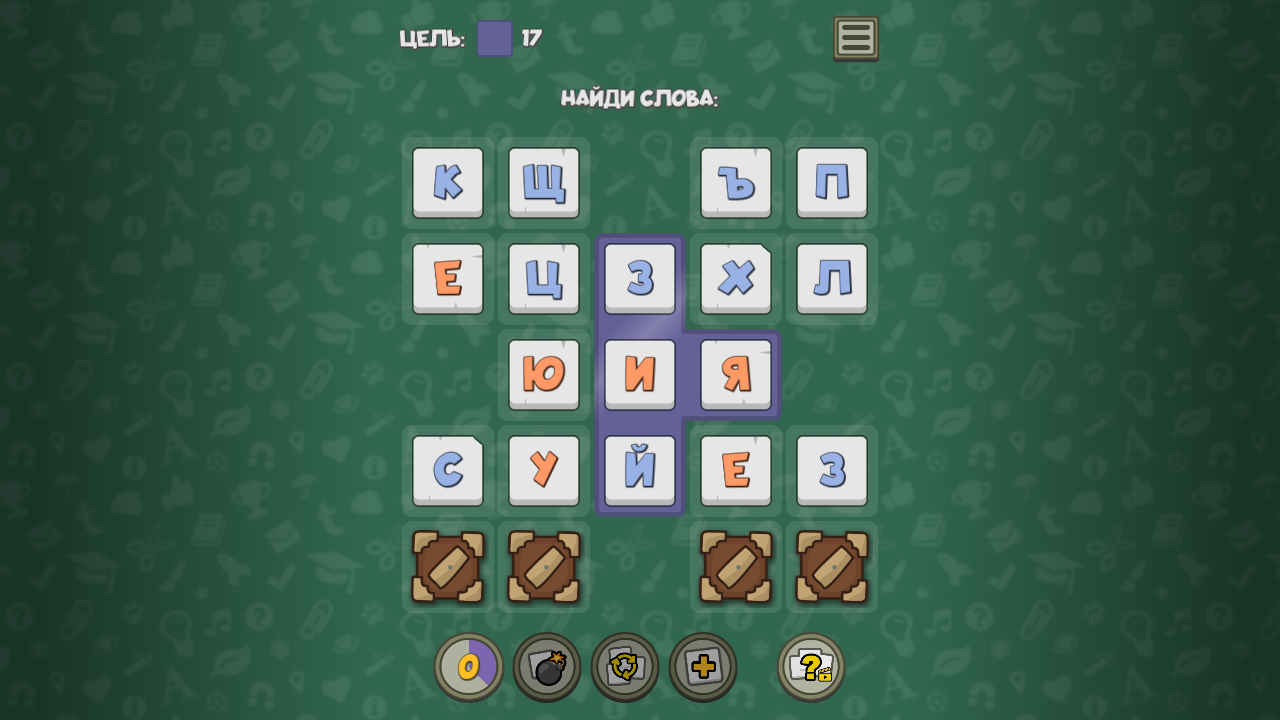Select the letter К tile
The image size is (1280, 720).
pos(447,183)
